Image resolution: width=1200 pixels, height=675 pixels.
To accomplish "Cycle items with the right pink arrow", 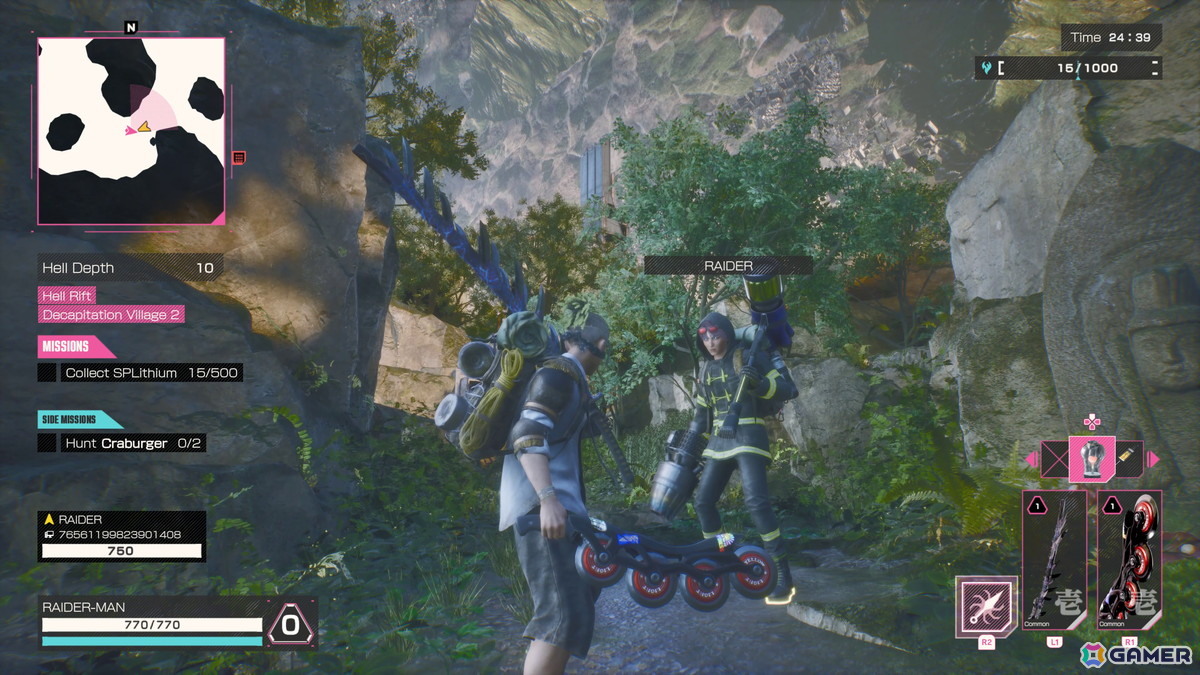I will [x=1152, y=459].
